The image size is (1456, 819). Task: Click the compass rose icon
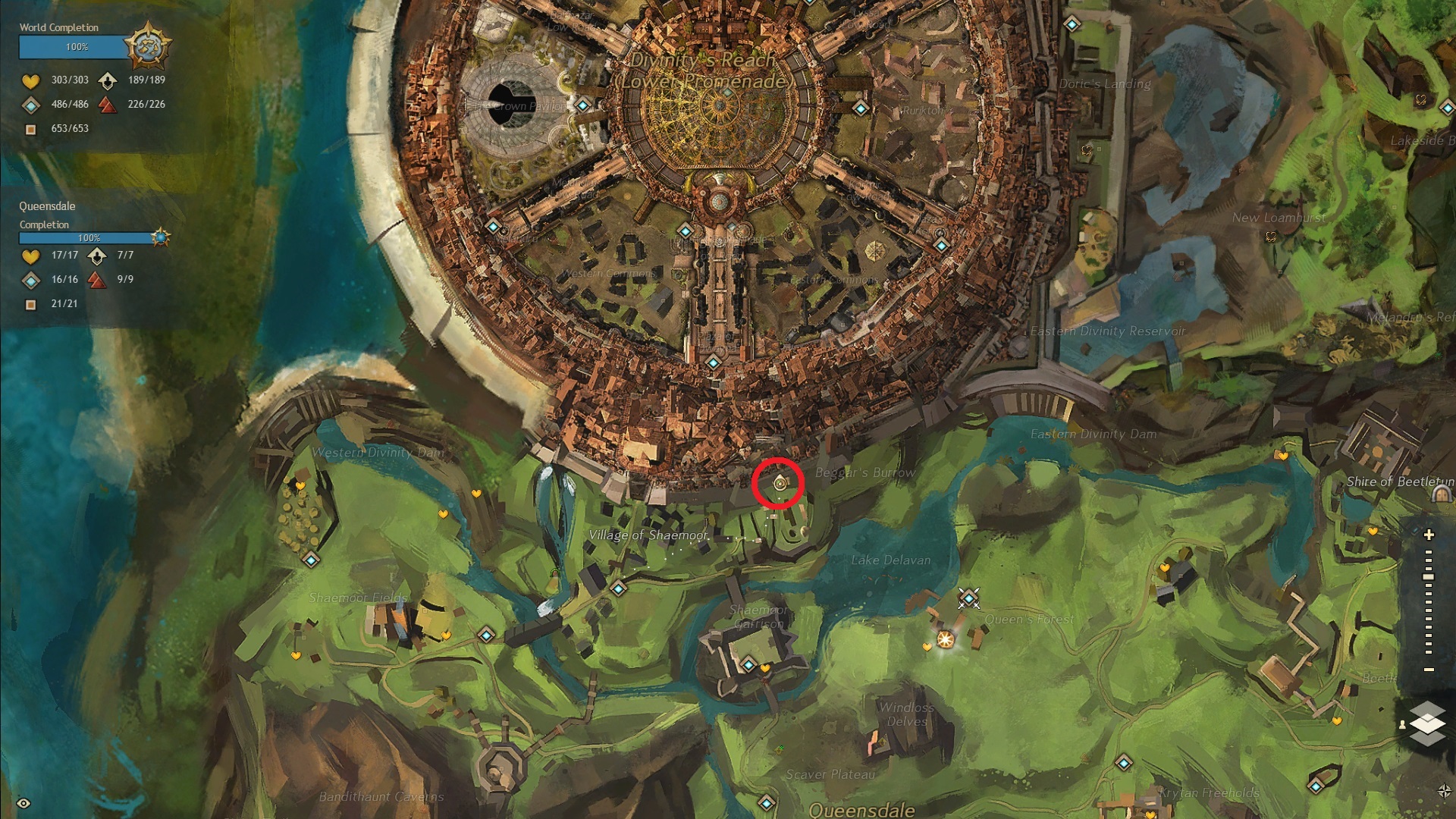(1444, 791)
